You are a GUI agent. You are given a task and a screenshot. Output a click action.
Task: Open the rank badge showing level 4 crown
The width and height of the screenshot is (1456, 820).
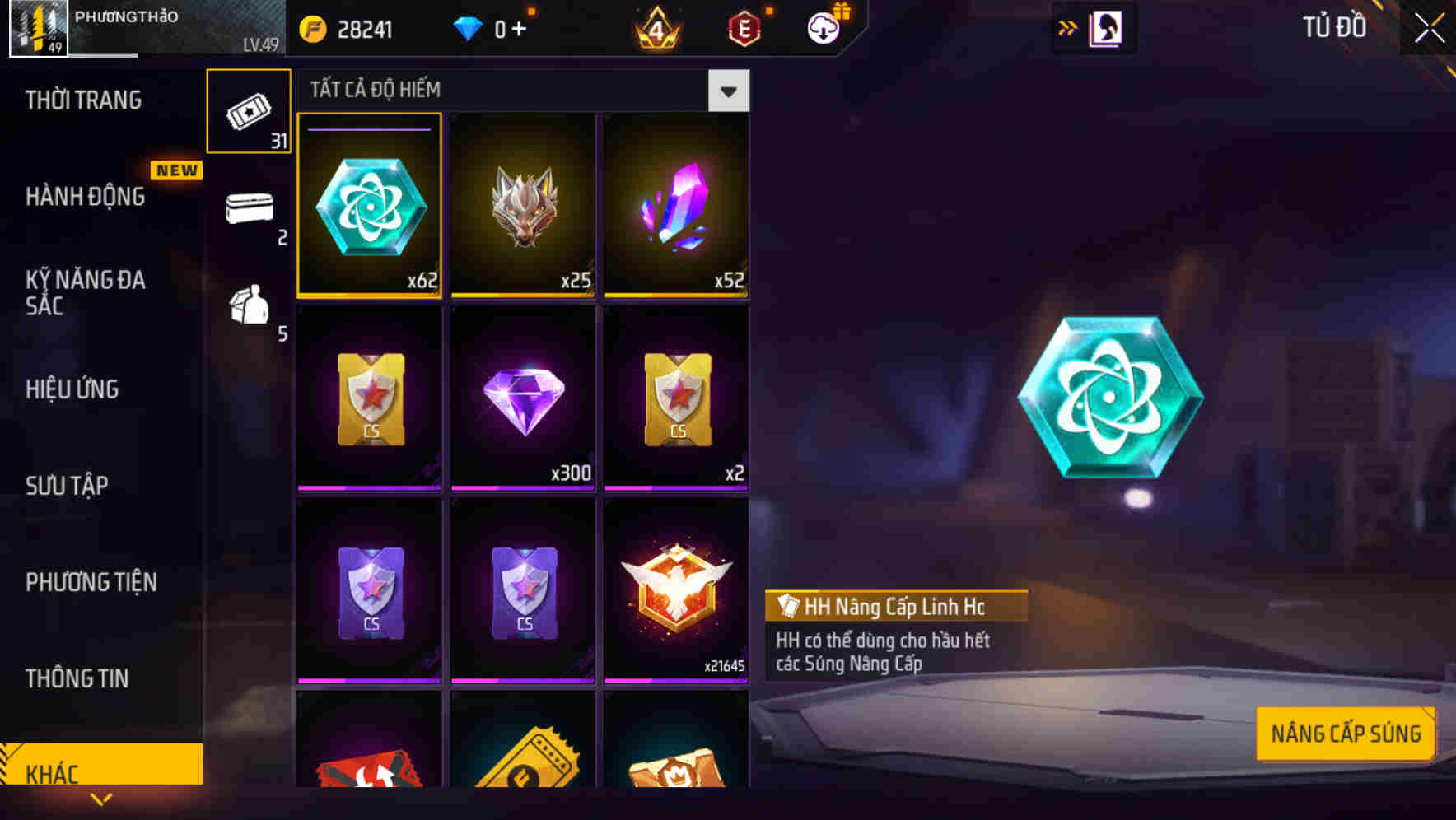(x=656, y=27)
